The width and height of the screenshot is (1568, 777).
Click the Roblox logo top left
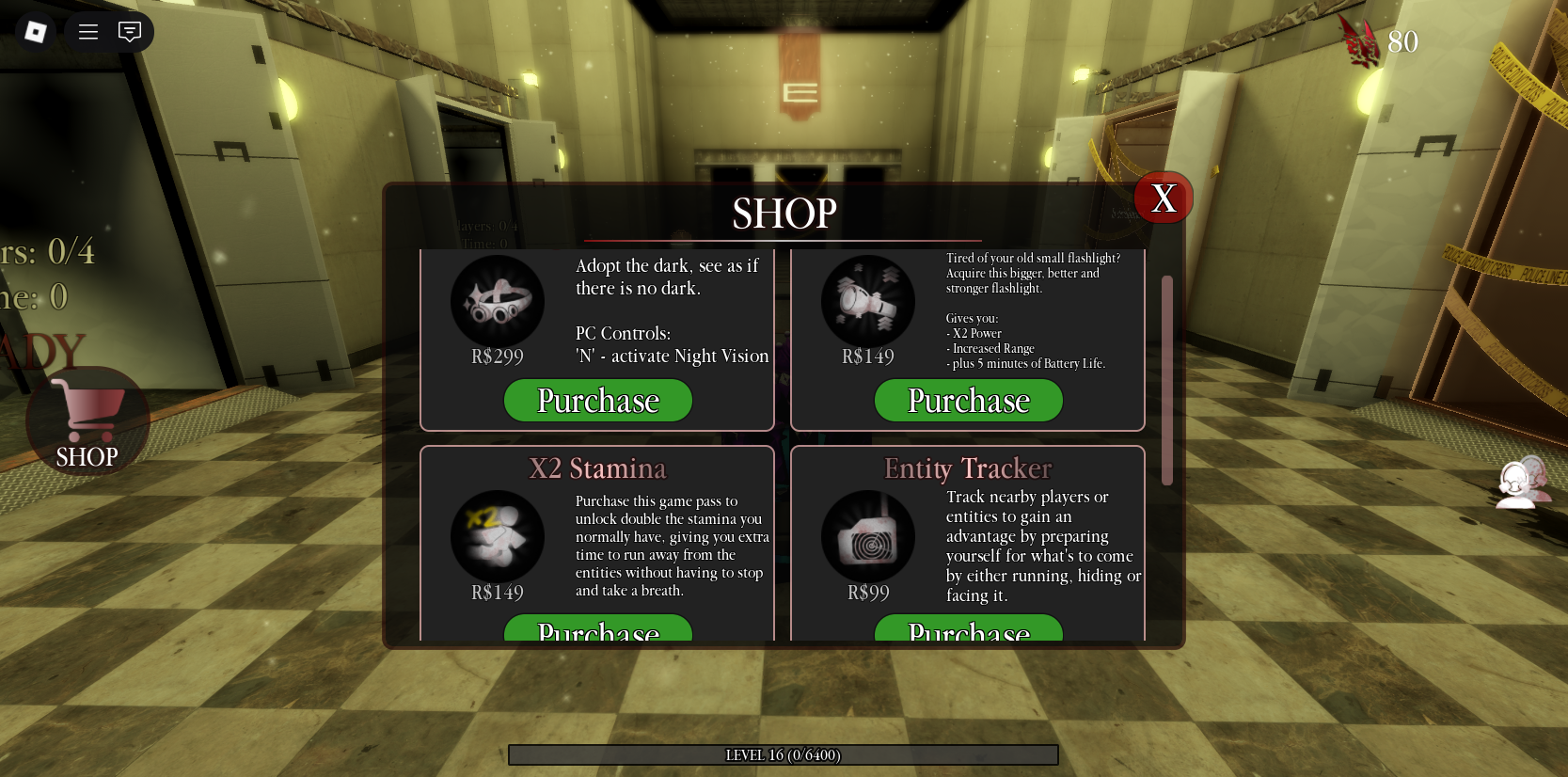(x=36, y=31)
